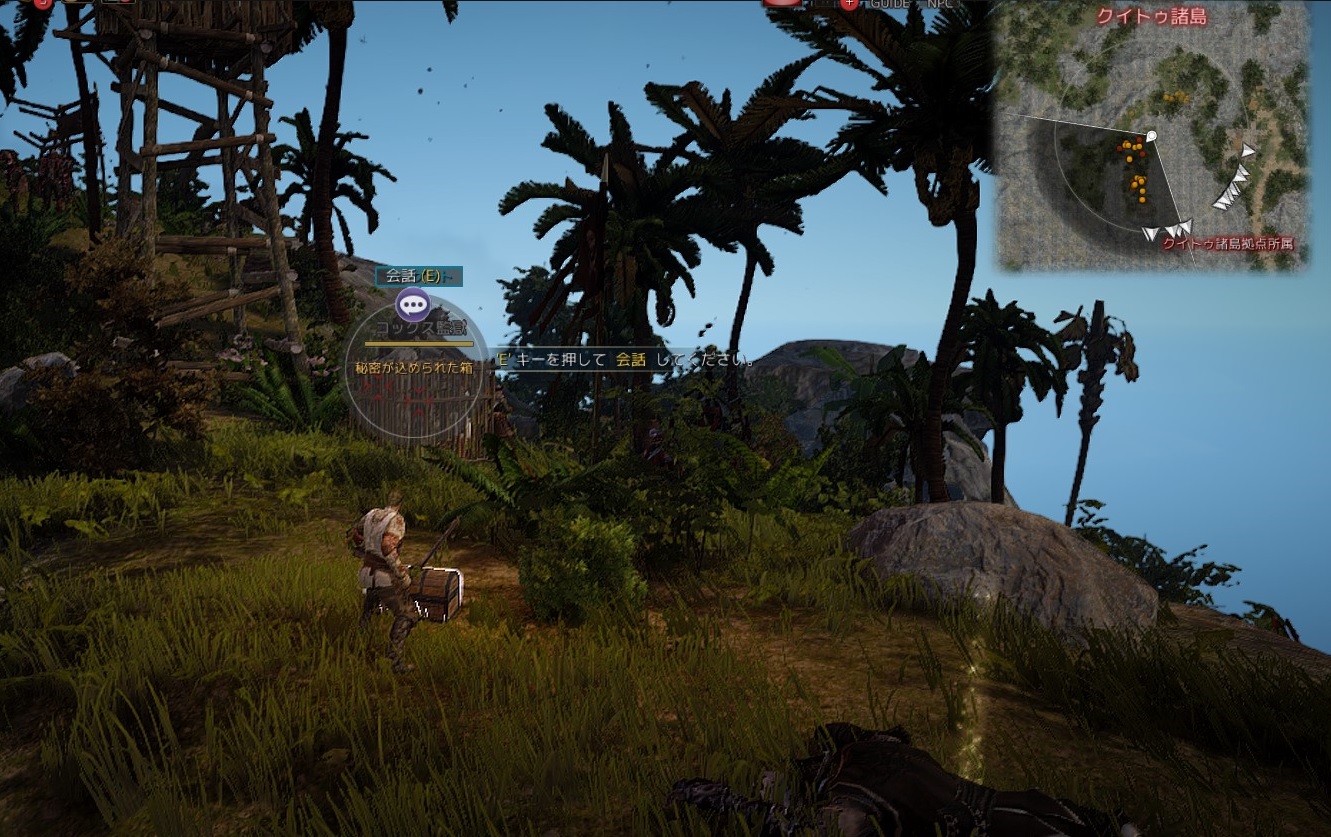
Task: Click the purple speech bubble talk icon
Action: click(413, 304)
